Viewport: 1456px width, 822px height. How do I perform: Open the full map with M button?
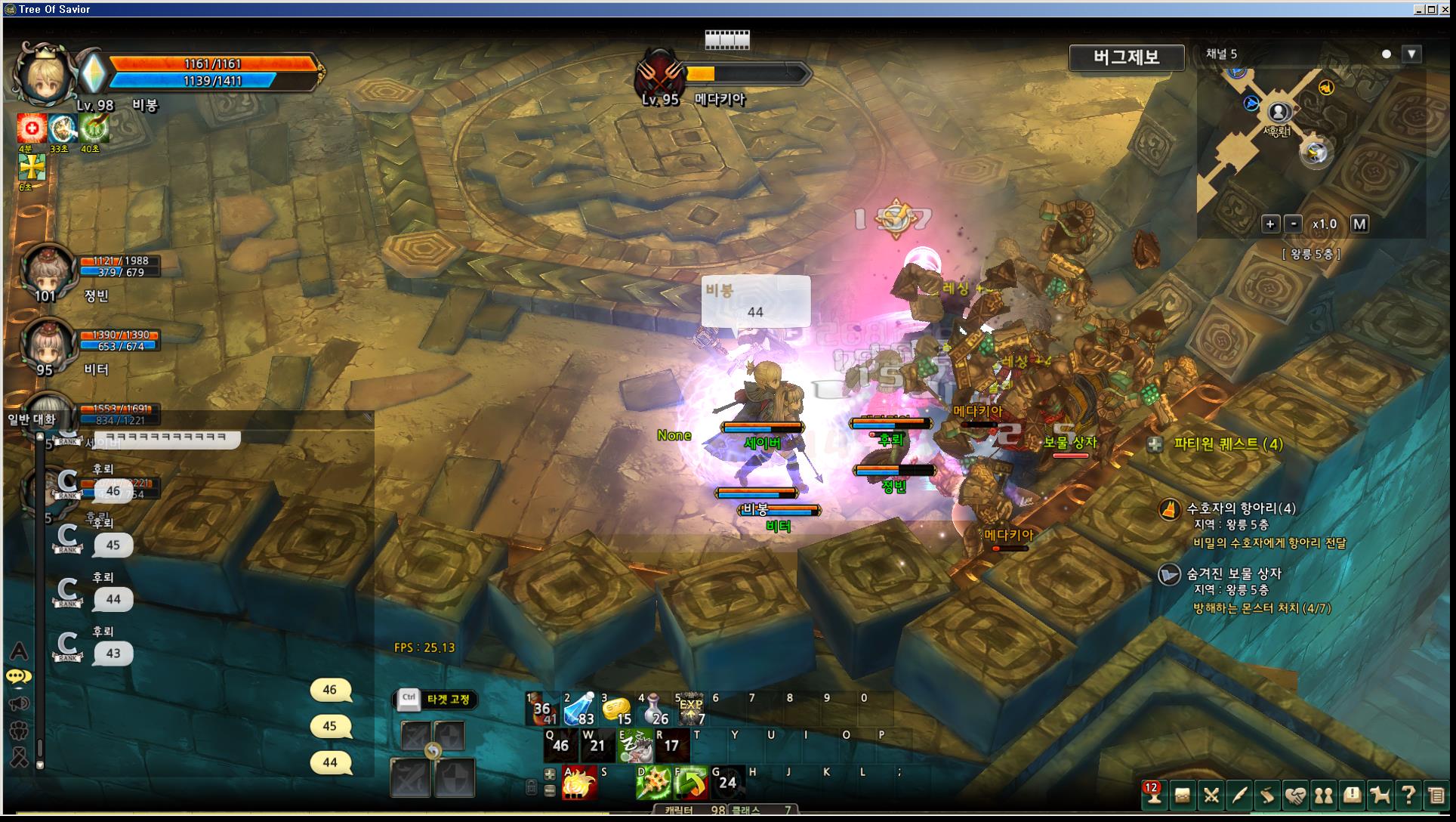coord(1359,224)
